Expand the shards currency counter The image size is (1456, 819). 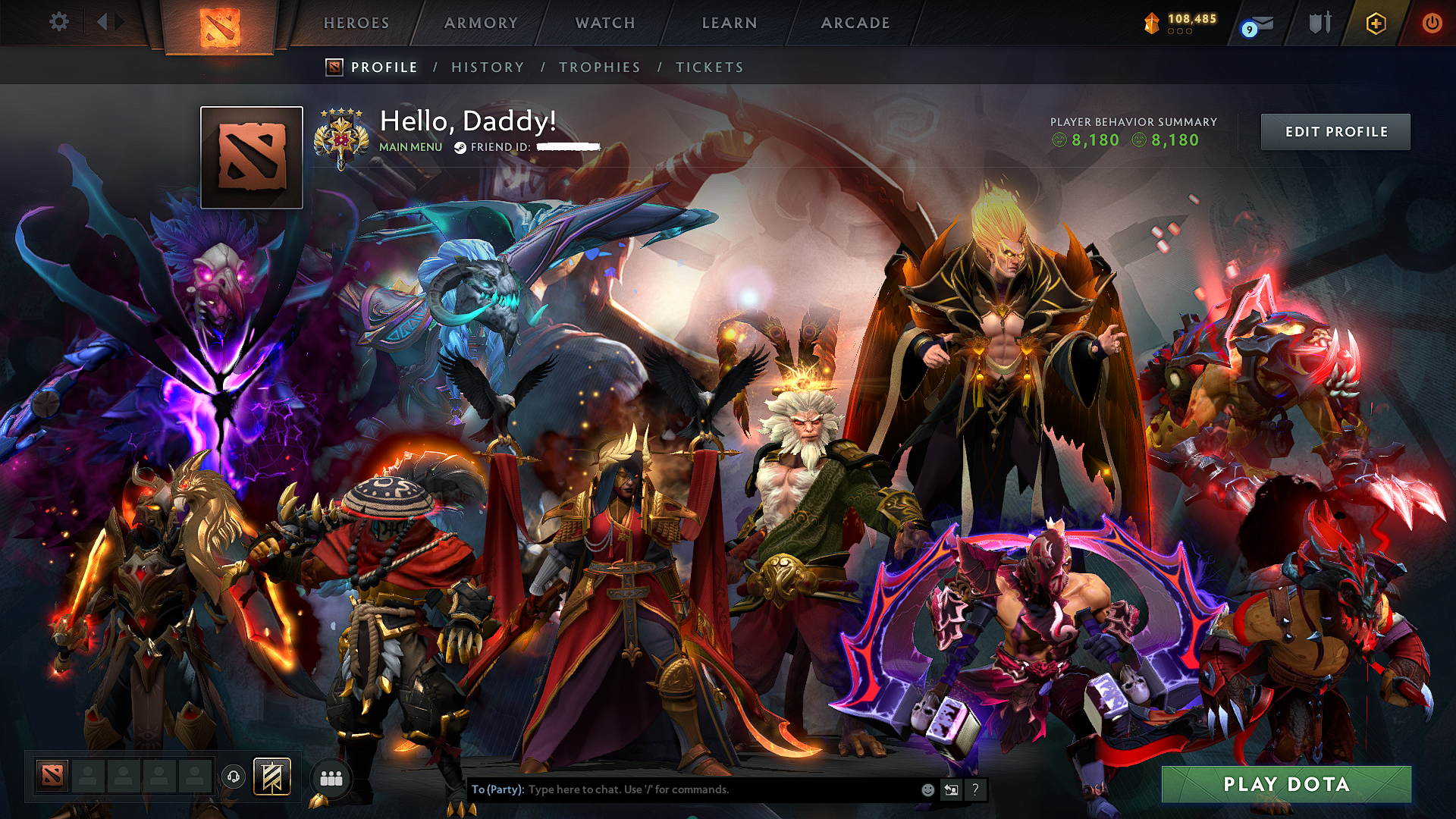1180,23
